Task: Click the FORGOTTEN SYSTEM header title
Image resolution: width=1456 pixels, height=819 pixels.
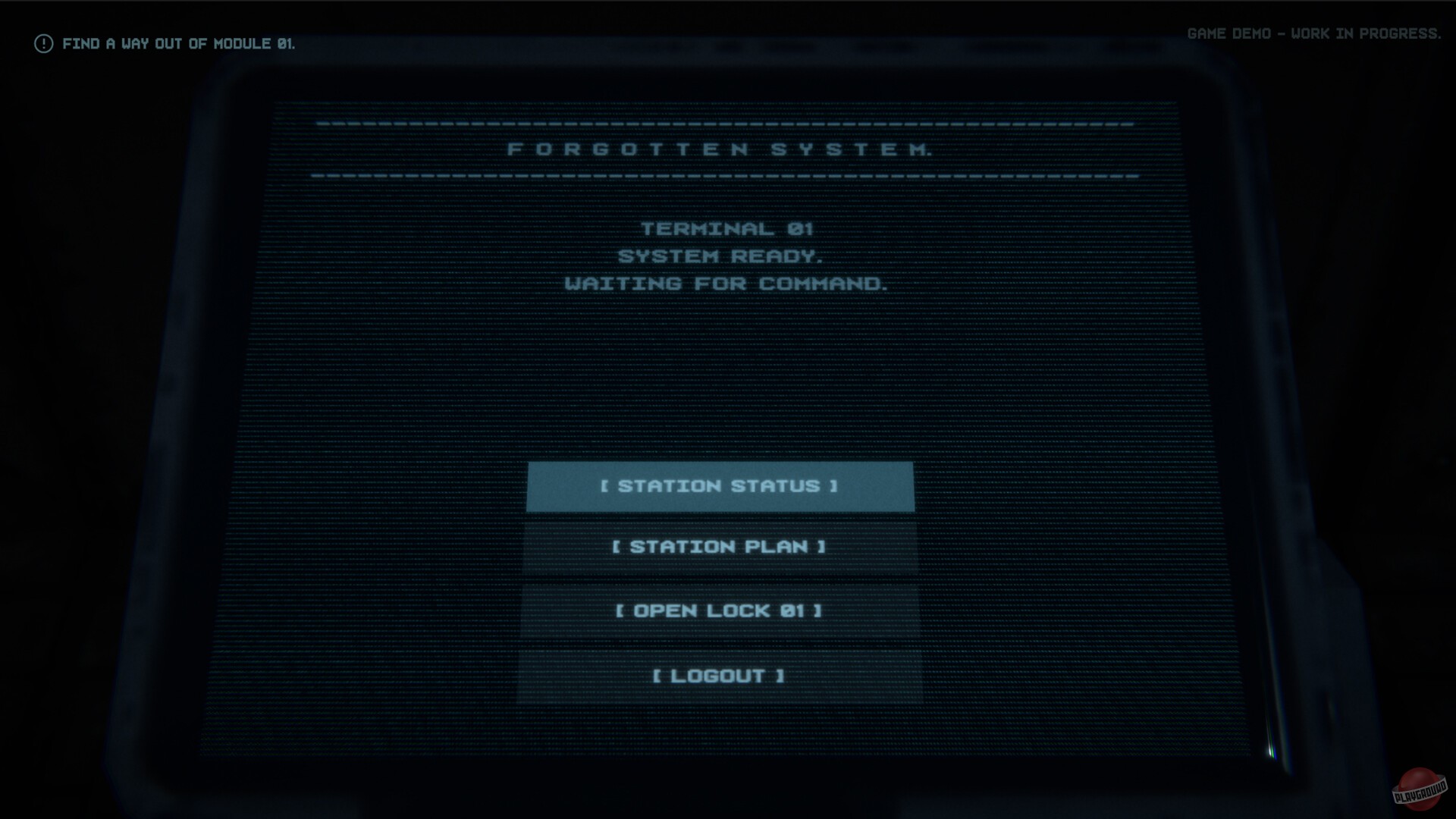Action: 721,150
